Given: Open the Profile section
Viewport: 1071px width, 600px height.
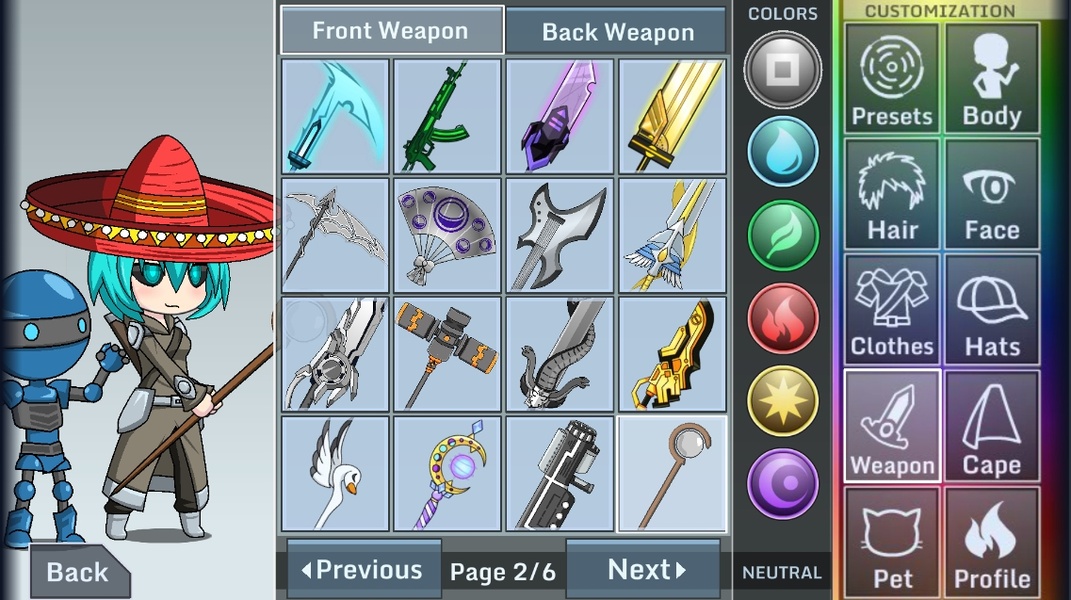Looking at the screenshot, I should pyautogui.click(x=991, y=541).
